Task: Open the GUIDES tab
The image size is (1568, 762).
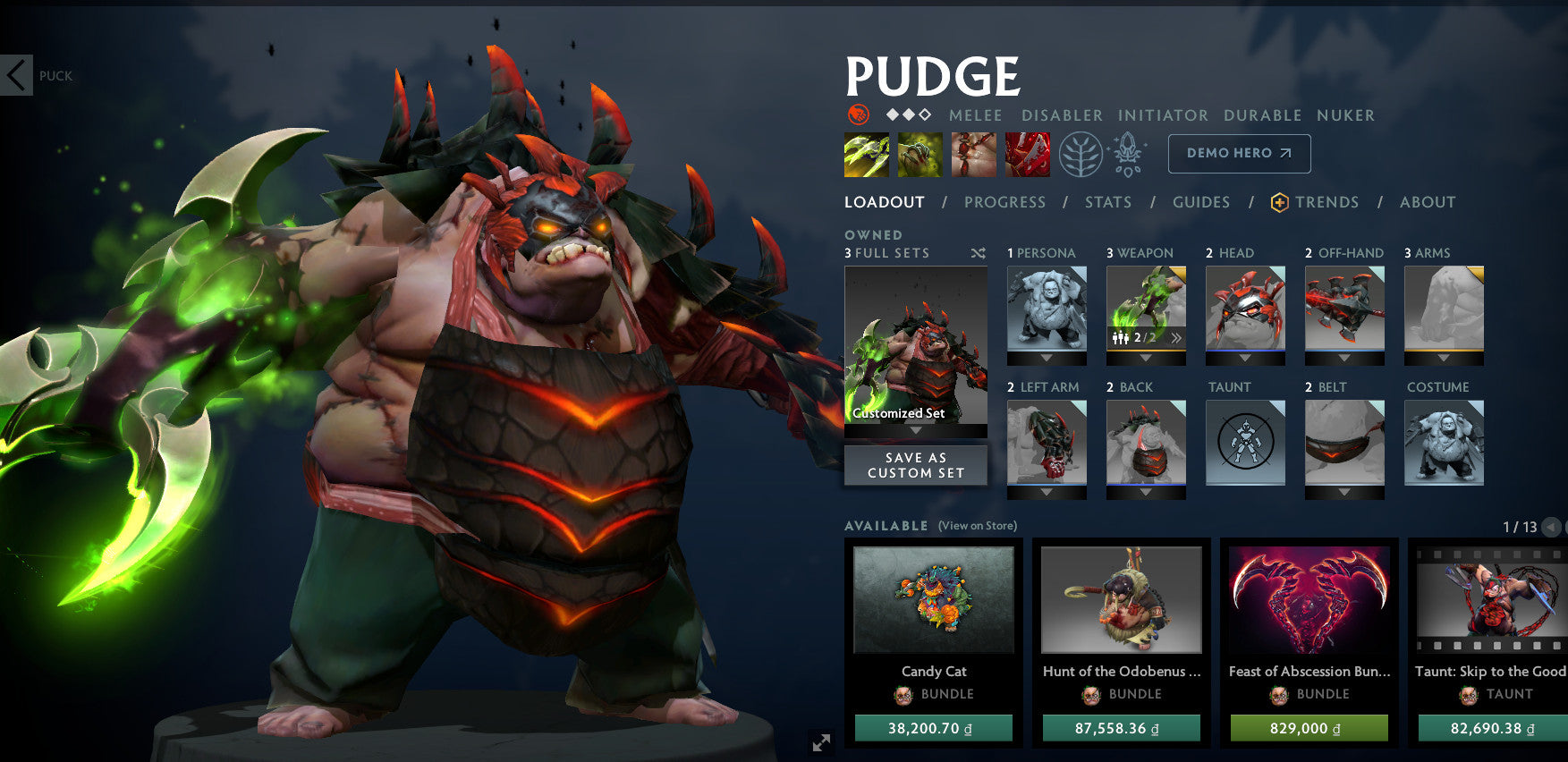Action: pyautogui.click(x=1201, y=202)
